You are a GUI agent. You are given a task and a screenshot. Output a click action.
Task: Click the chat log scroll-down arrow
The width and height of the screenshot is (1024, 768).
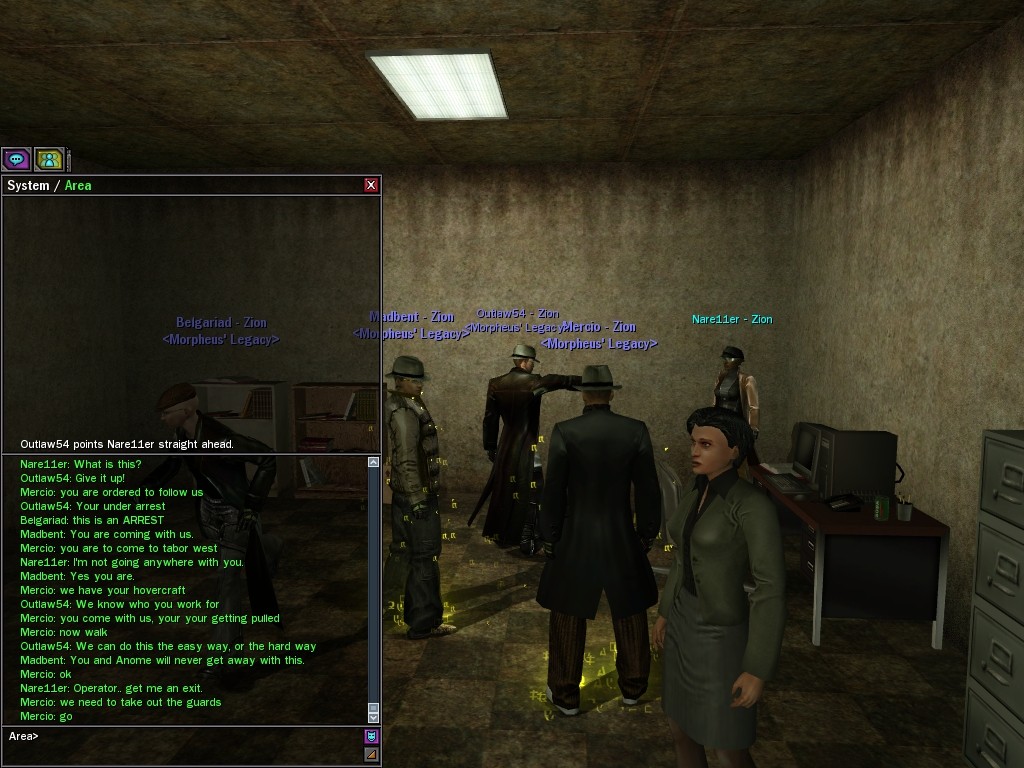tap(374, 718)
